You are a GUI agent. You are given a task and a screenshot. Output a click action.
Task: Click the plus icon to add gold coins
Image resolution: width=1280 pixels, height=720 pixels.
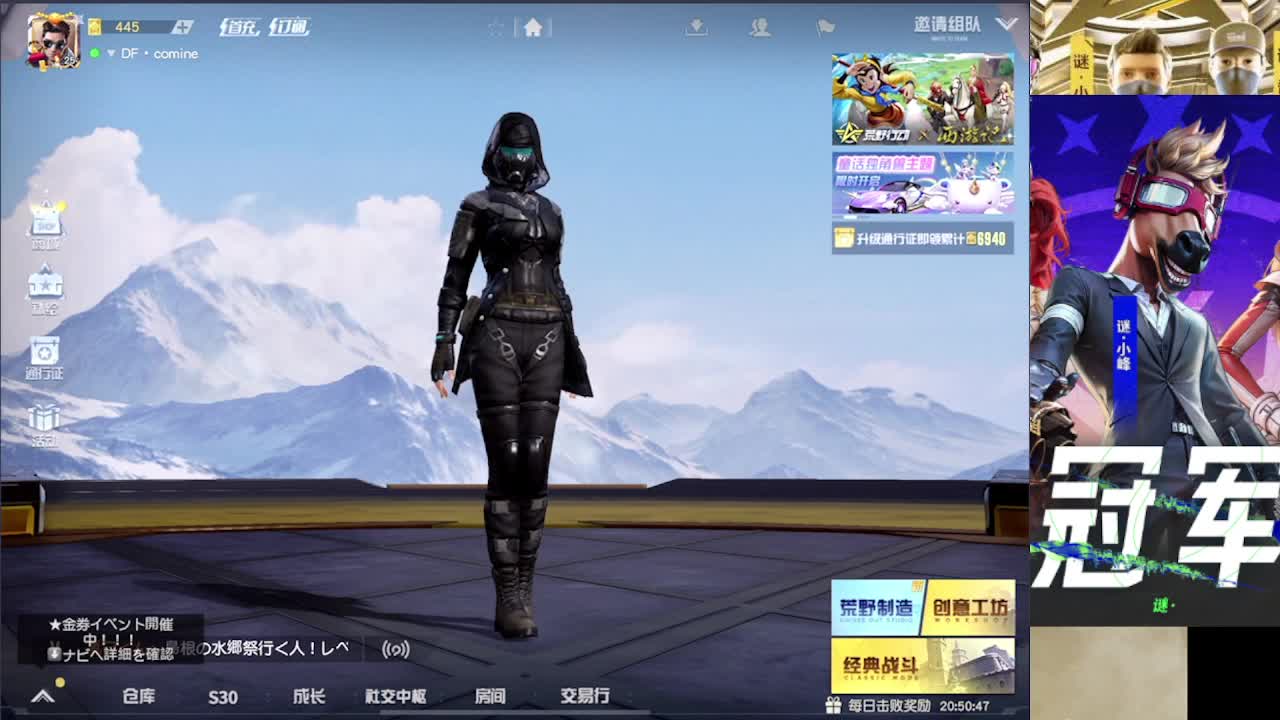(x=182, y=26)
